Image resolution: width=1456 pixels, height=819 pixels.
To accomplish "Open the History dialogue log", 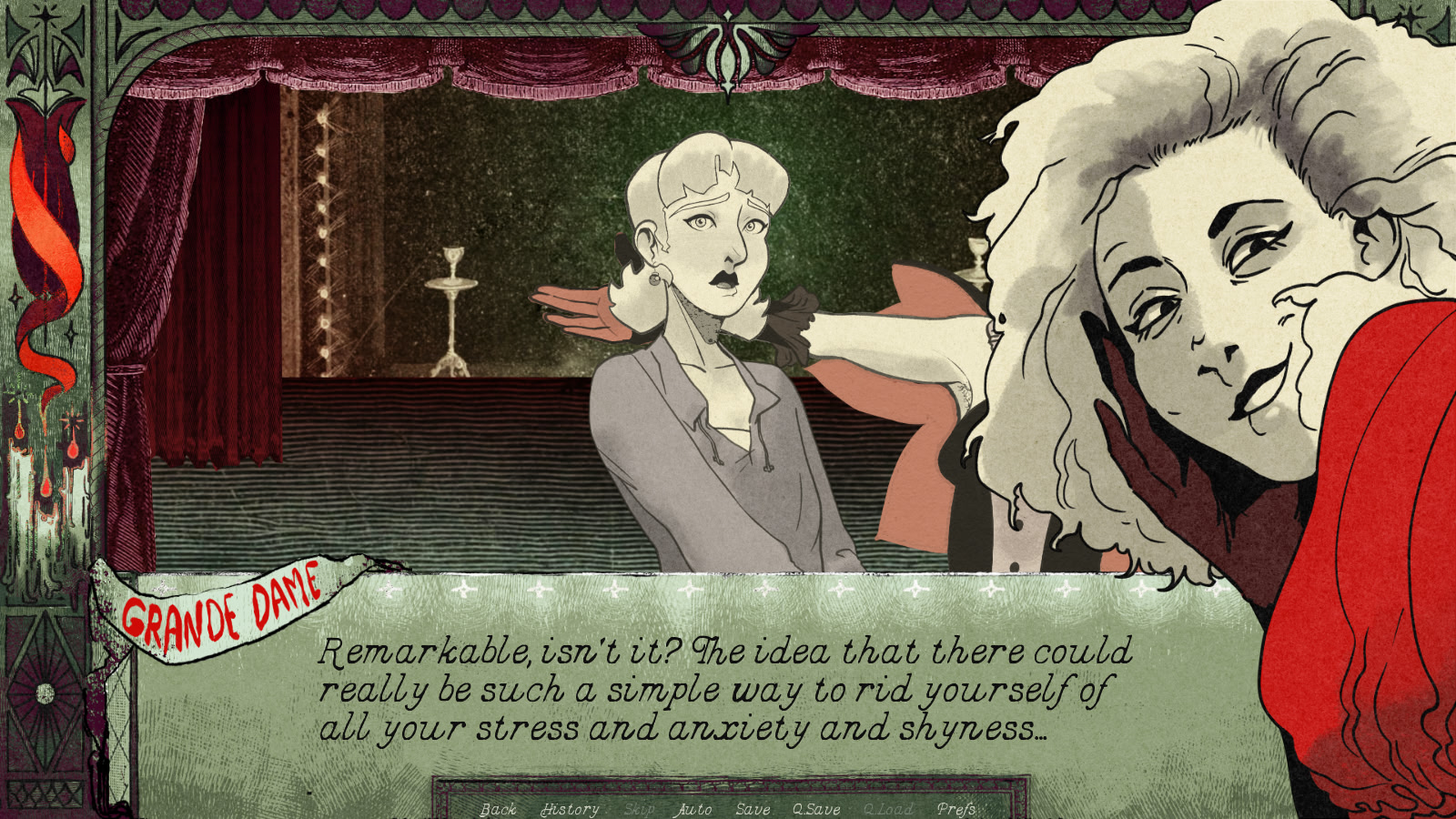I will tap(569, 809).
